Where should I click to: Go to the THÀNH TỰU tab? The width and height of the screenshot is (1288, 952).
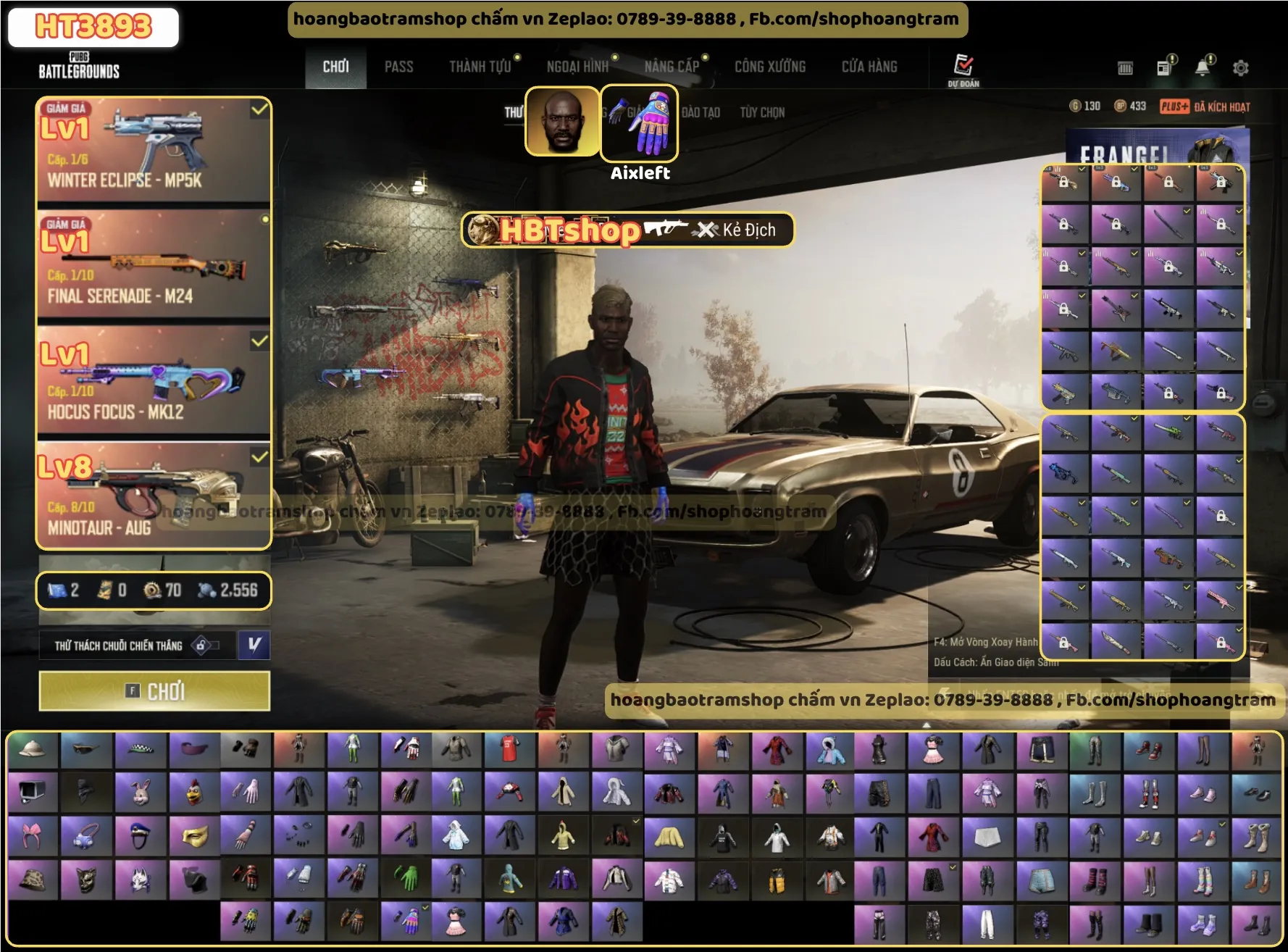(x=480, y=67)
